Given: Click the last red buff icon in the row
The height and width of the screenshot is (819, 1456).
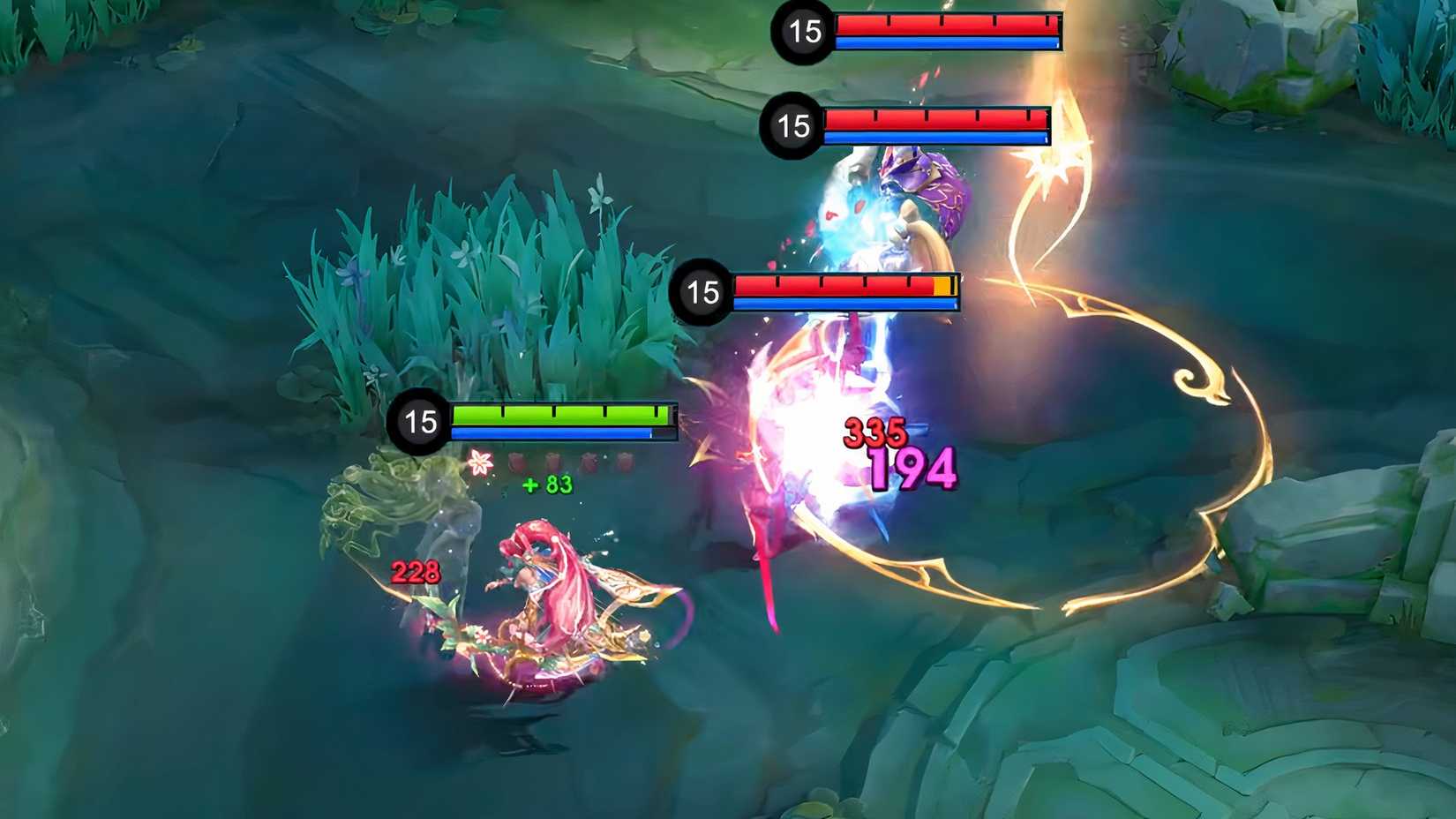Looking at the screenshot, I should (x=626, y=461).
